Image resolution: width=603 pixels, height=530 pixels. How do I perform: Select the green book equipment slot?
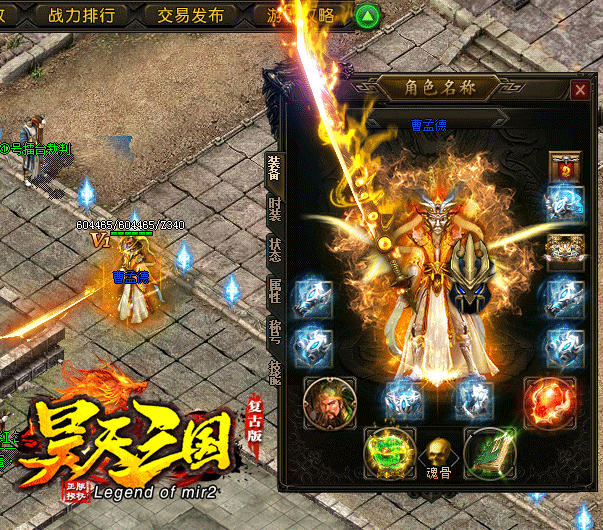pyautogui.click(x=492, y=451)
